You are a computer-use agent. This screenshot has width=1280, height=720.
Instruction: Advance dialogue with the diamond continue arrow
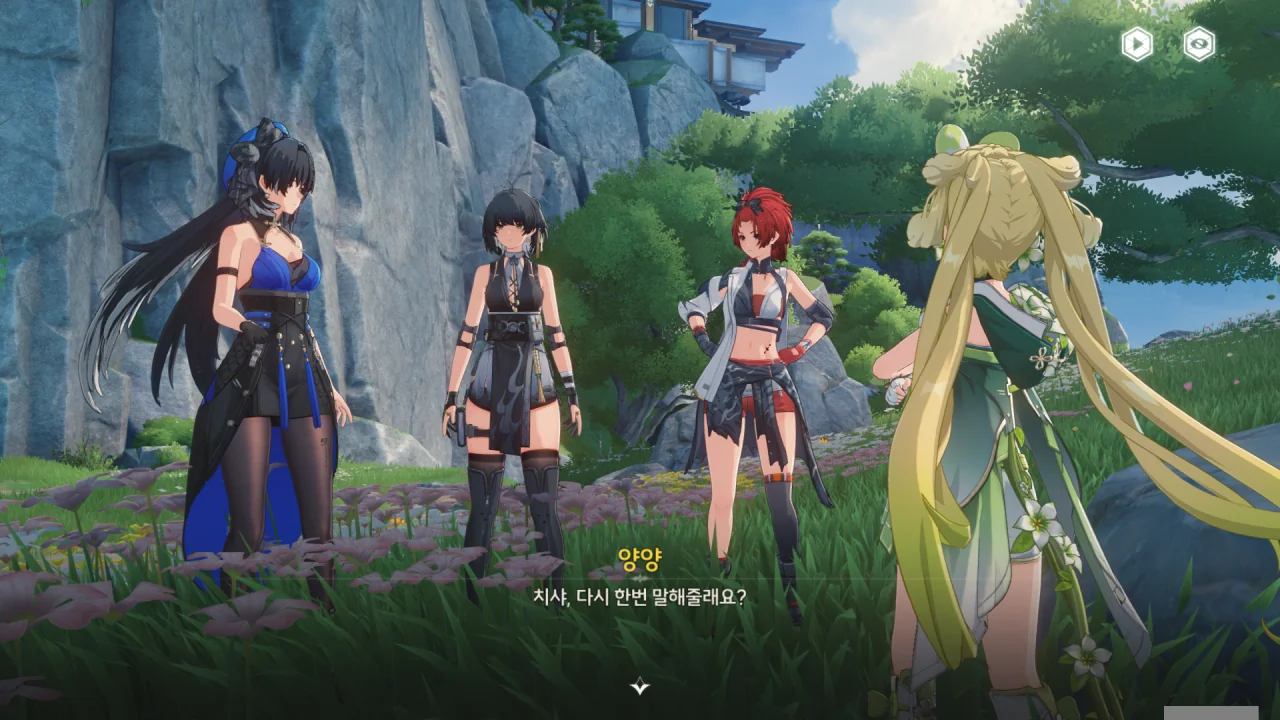[640, 685]
